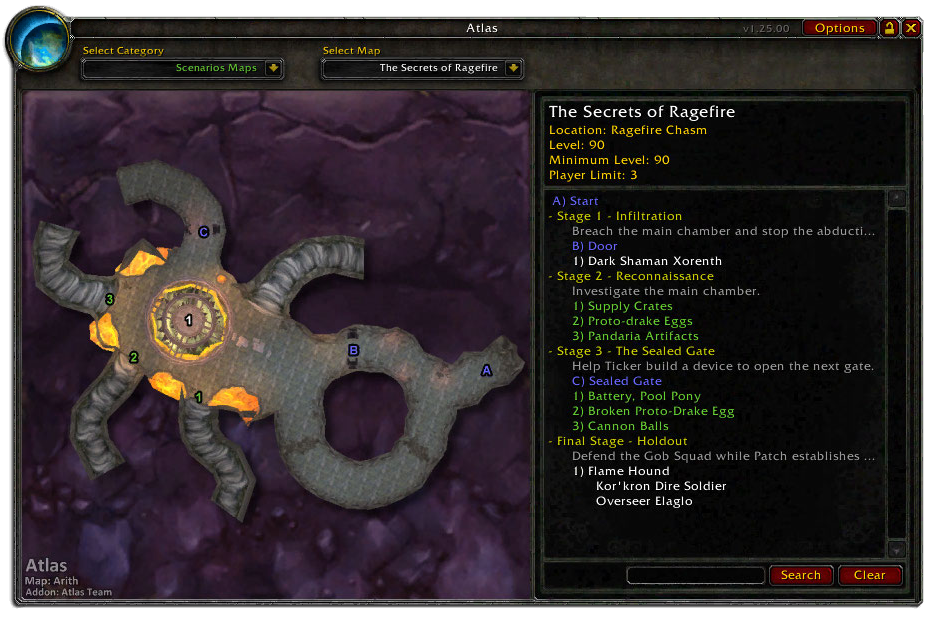Screen dimensions: 932x618
Task: Click the Search button
Action: tap(800, 575)
